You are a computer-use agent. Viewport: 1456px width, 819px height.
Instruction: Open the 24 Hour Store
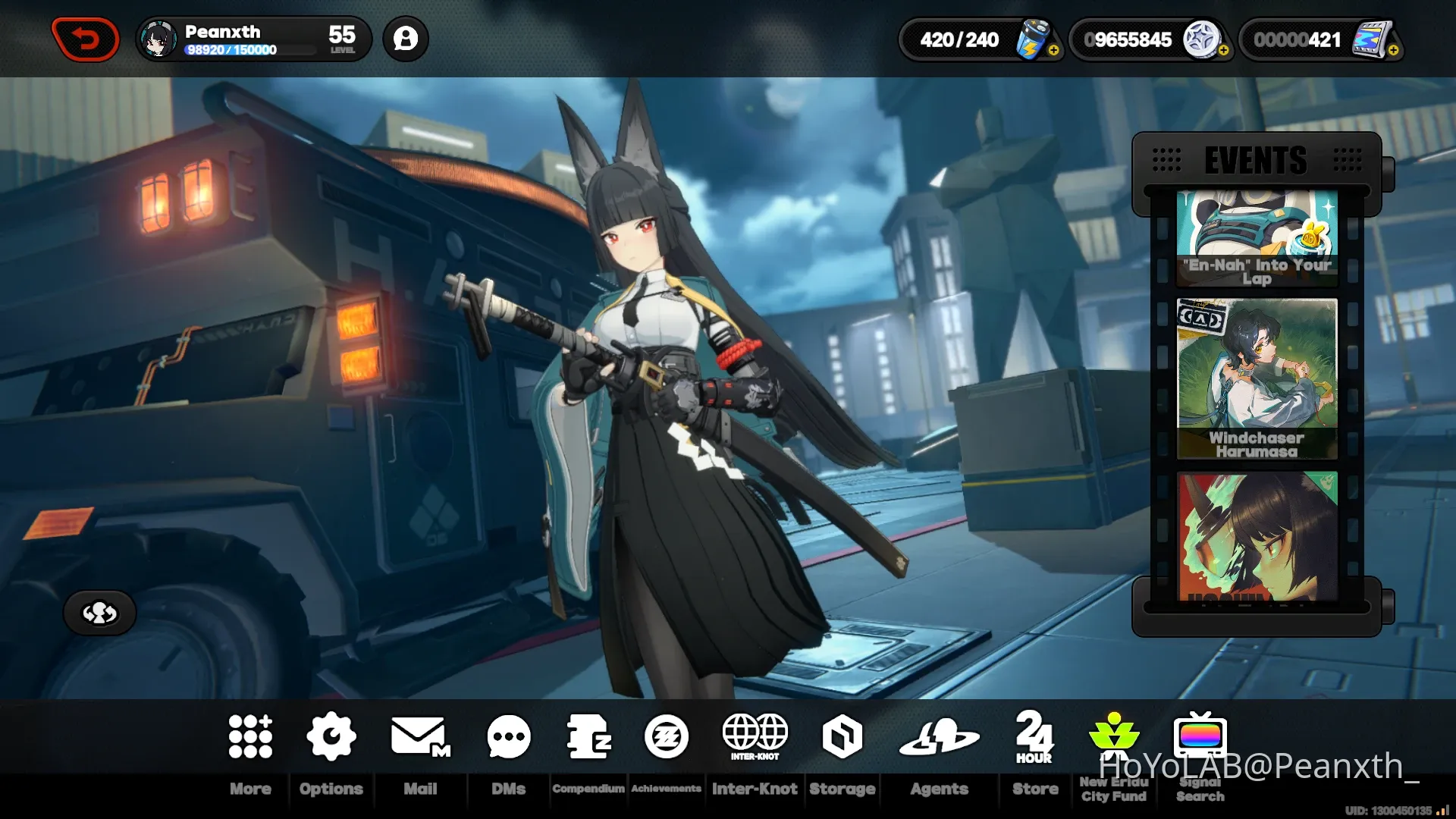(x=1034, y=736)
